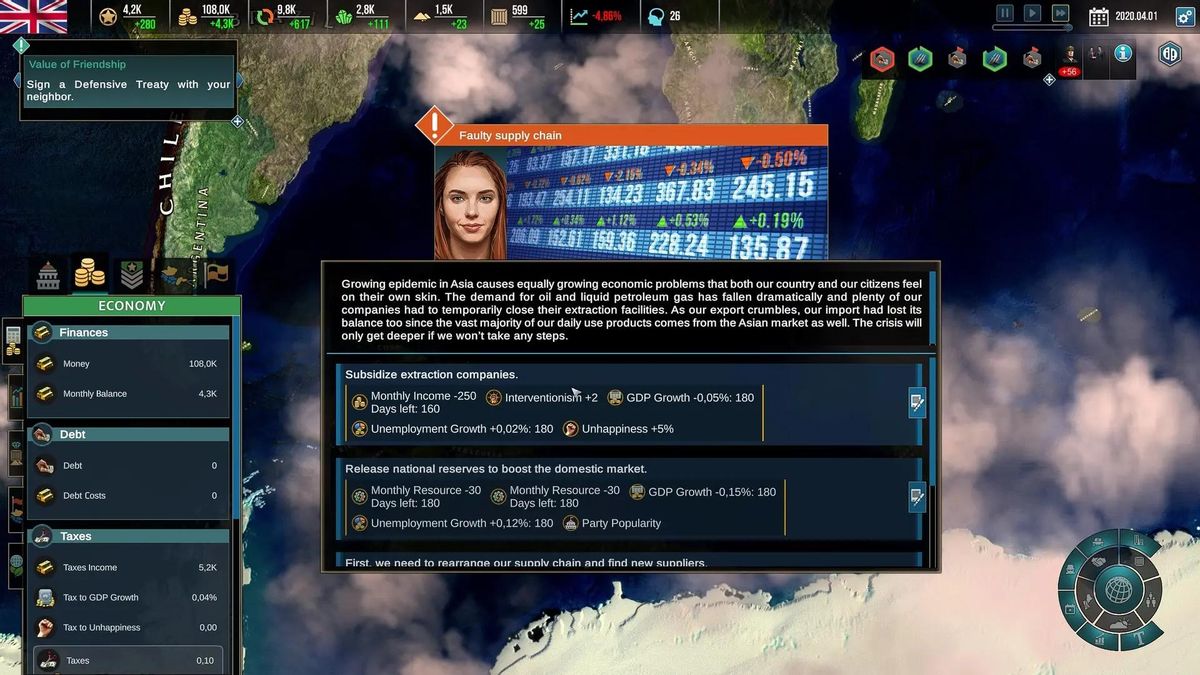Open the blue information icon
This screenshot has height=675, width=1200.
[1123, 53]
